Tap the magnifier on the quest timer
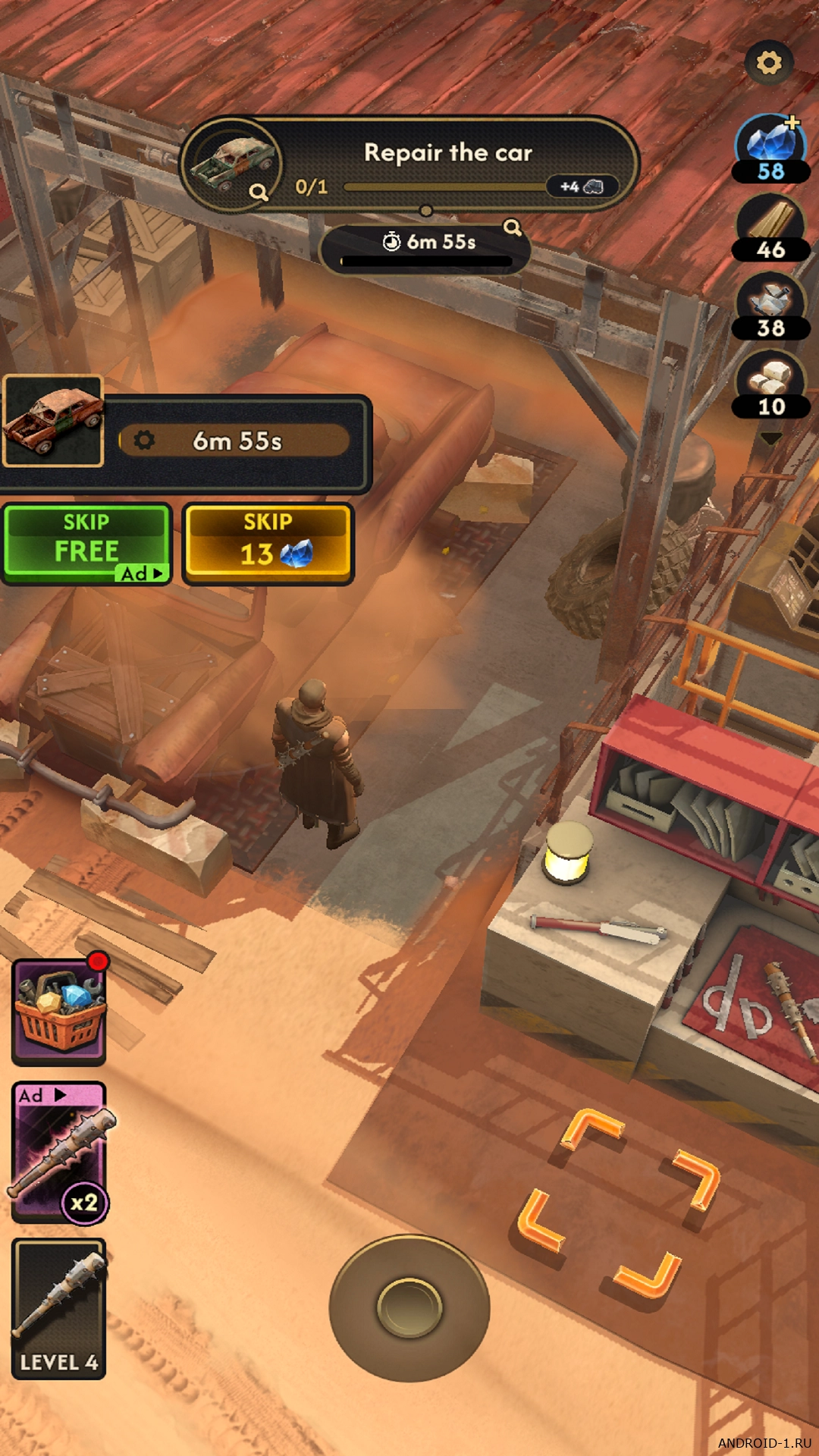Viewport: 819px width, 1456px height. click(x=513, y=227)
